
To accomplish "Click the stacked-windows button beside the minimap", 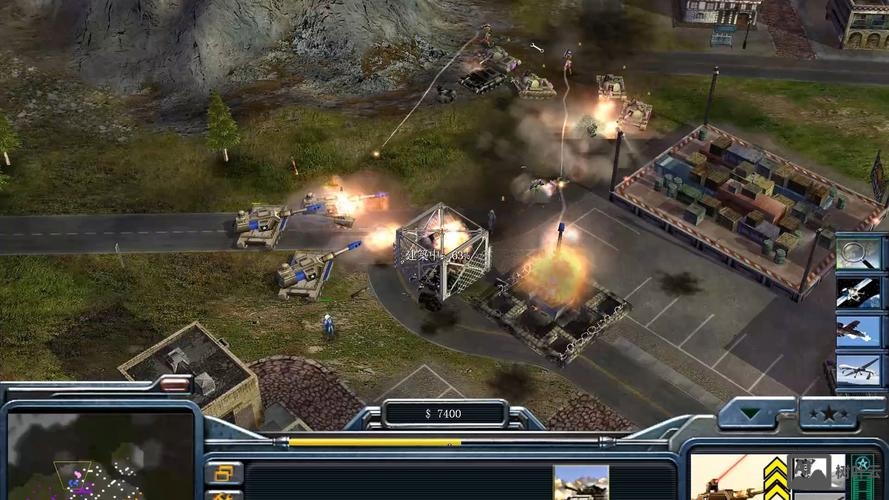I will point(224,472).
